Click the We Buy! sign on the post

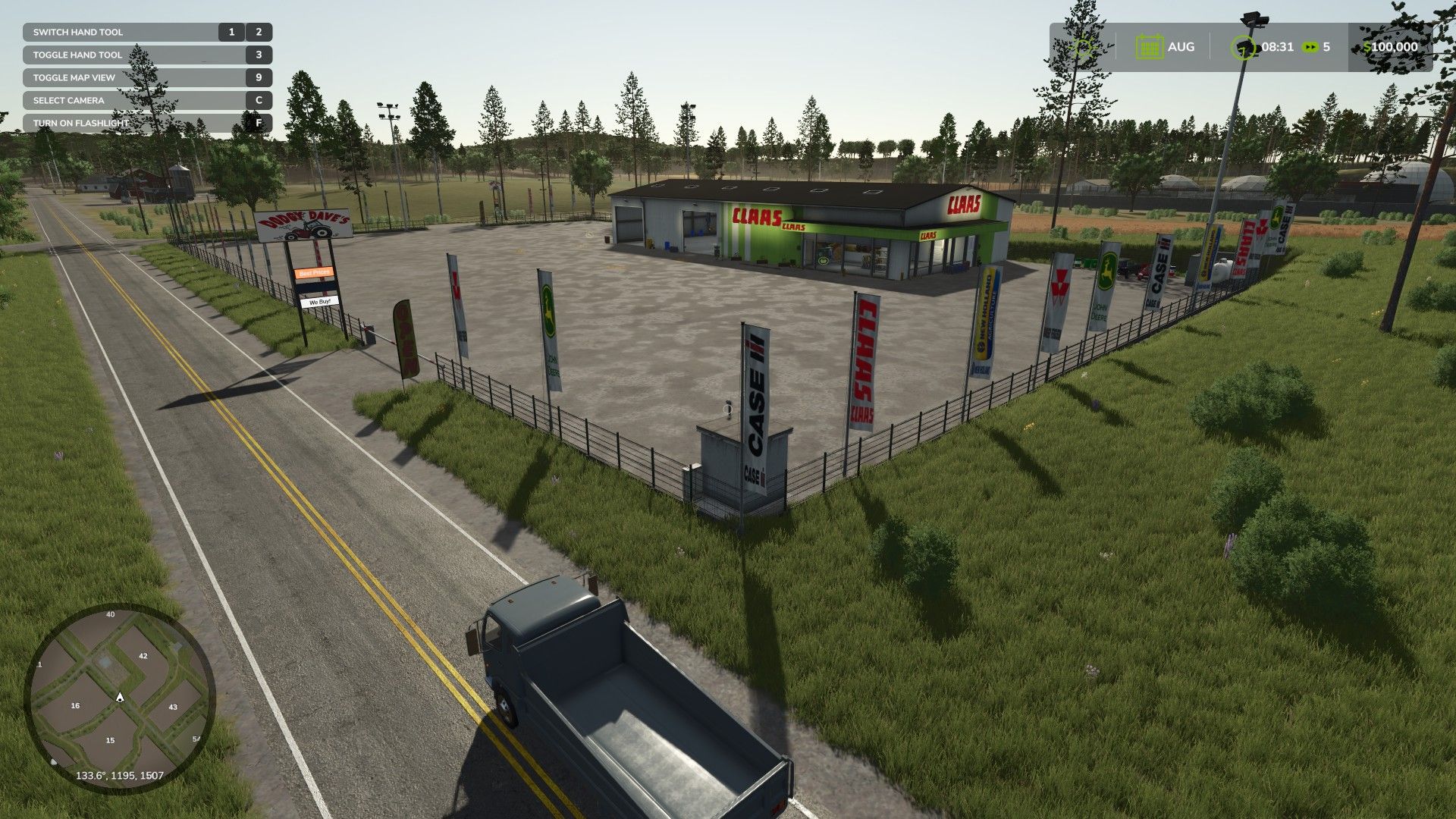(x=318, y=302)
